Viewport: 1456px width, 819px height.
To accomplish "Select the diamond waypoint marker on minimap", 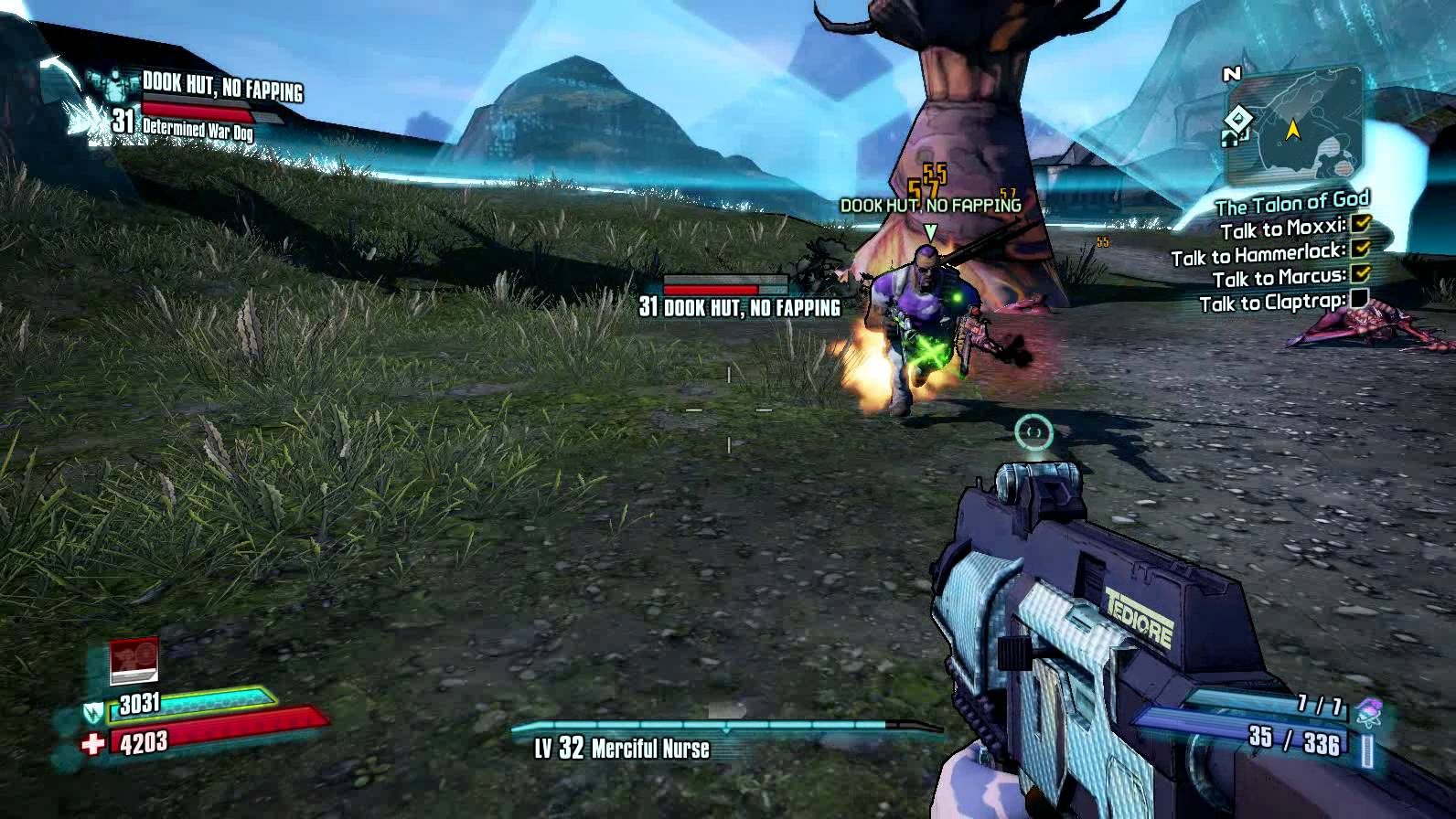I will click(x=1237, y=118).
